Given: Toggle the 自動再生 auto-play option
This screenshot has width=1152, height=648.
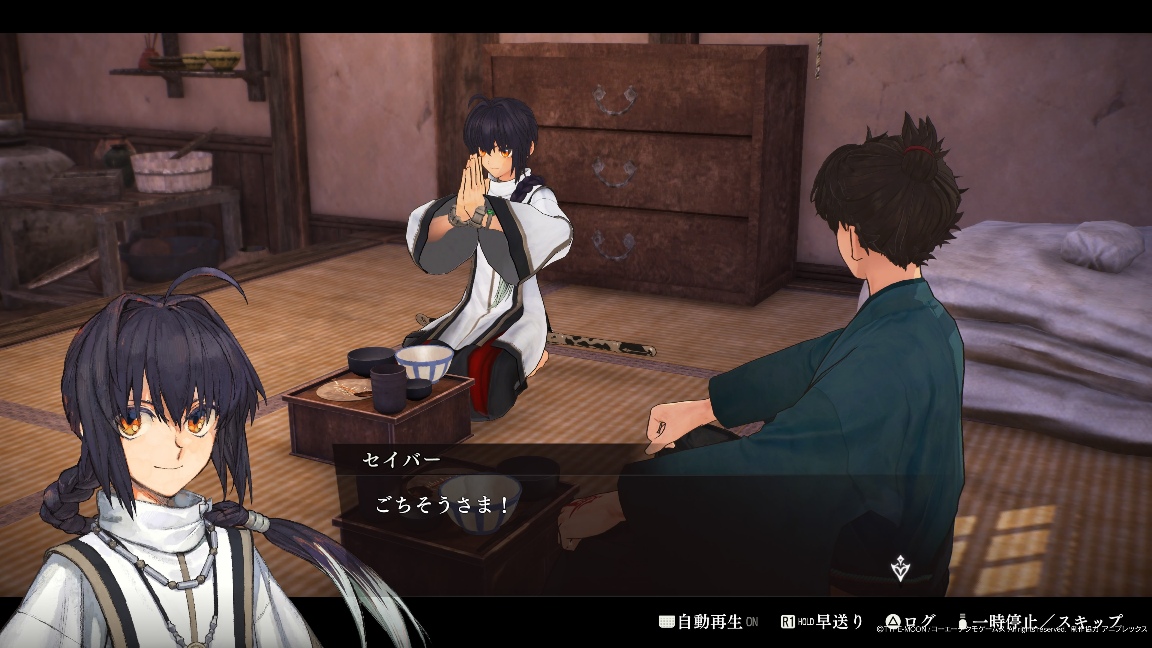Looking at the screenshot, I should click(708, 622).
